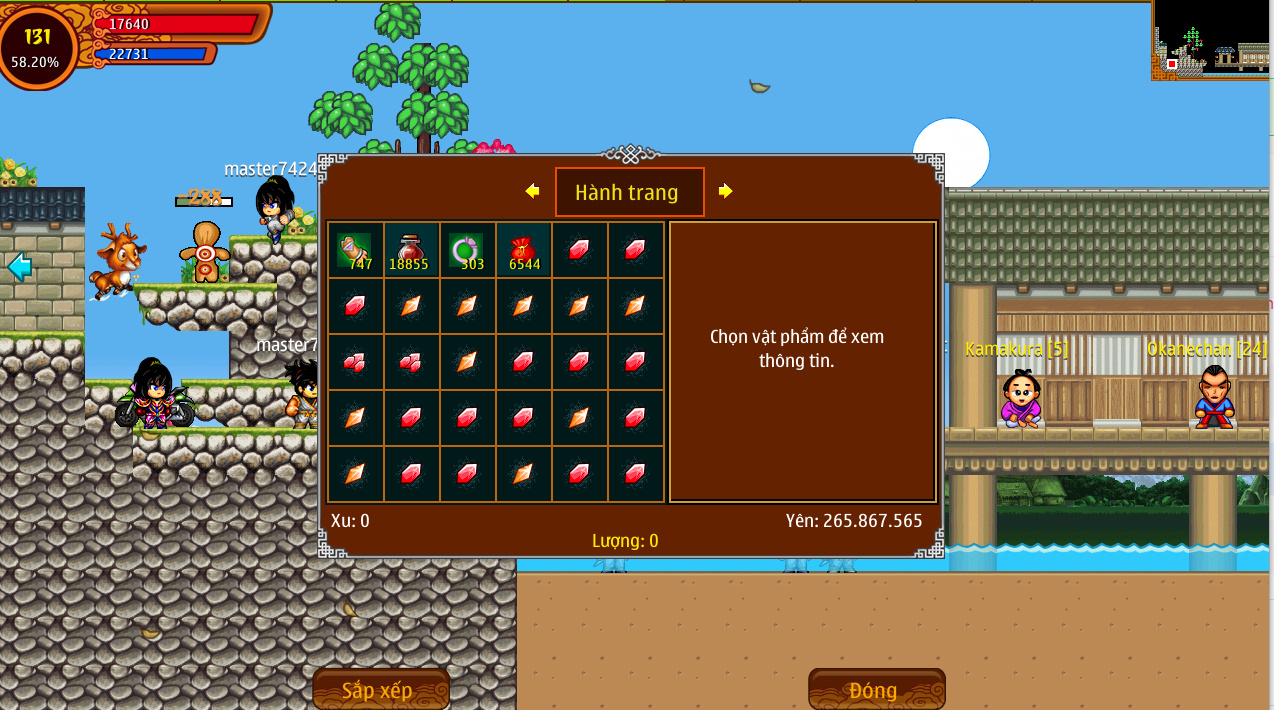
Task: Open the minimap in the top-right corner
Action: [1212, 40]
